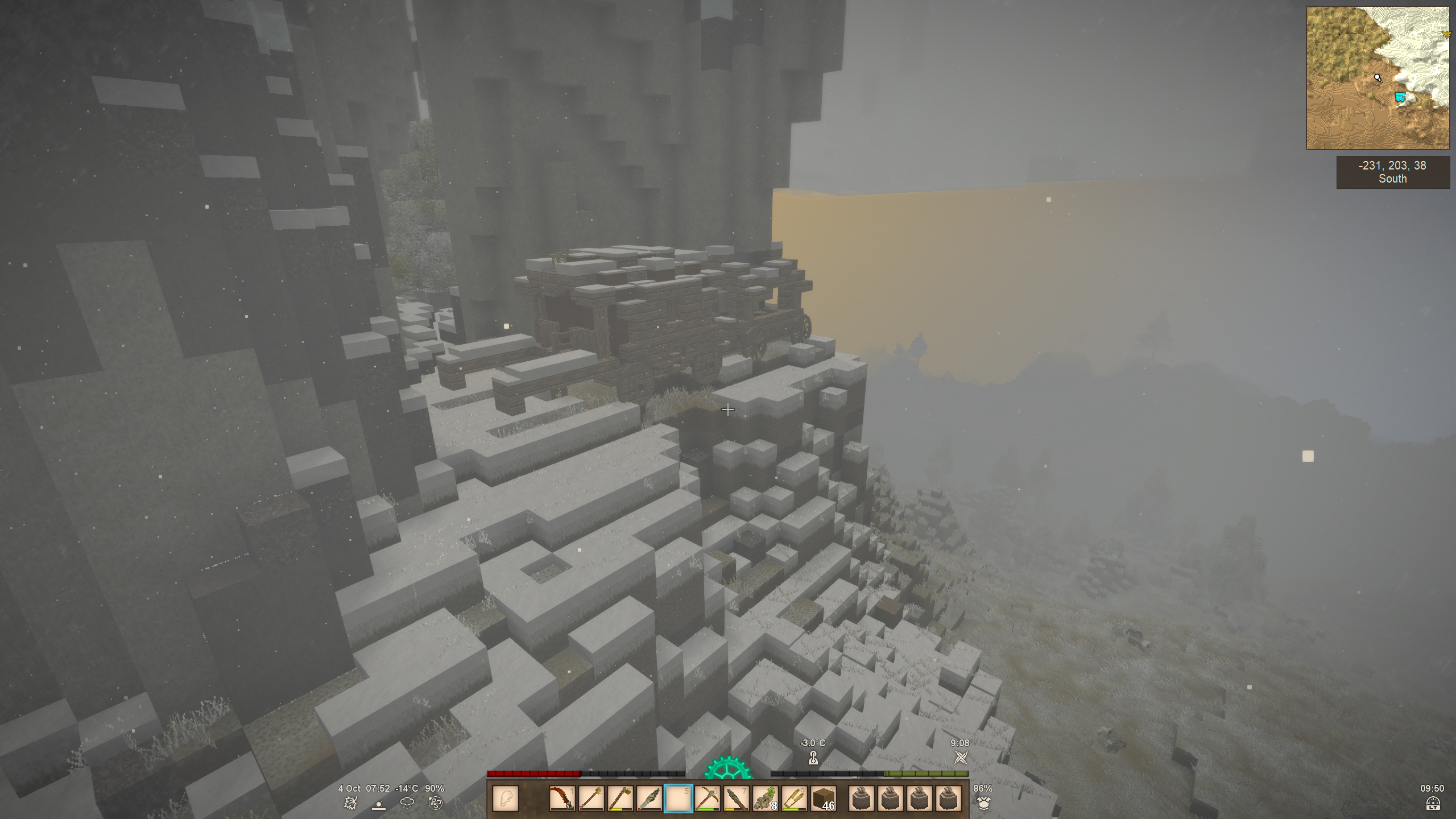Click the armor icon showing 86%
1456x819 pixels.
pyautogui.click(x=983, y=803)
